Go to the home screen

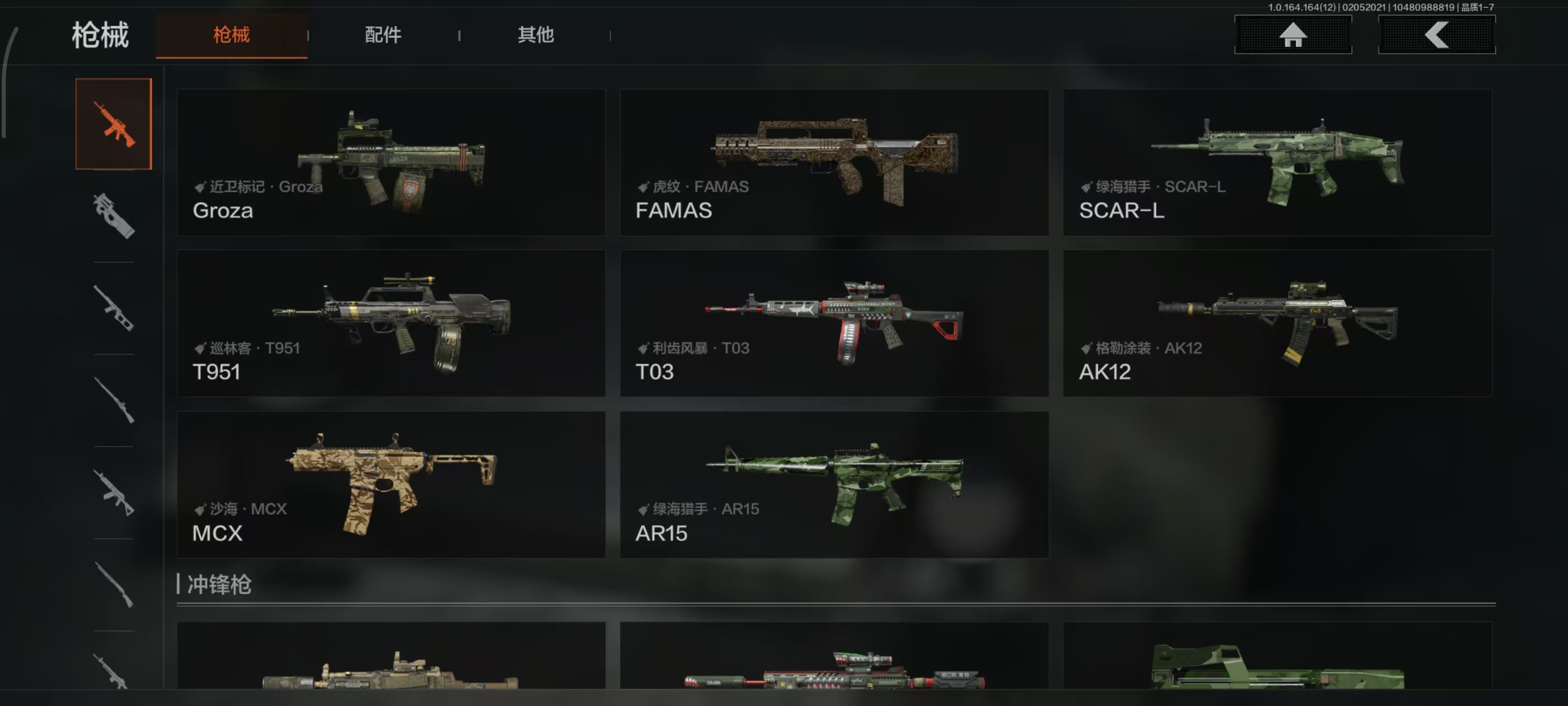(x=1293, y=35)
